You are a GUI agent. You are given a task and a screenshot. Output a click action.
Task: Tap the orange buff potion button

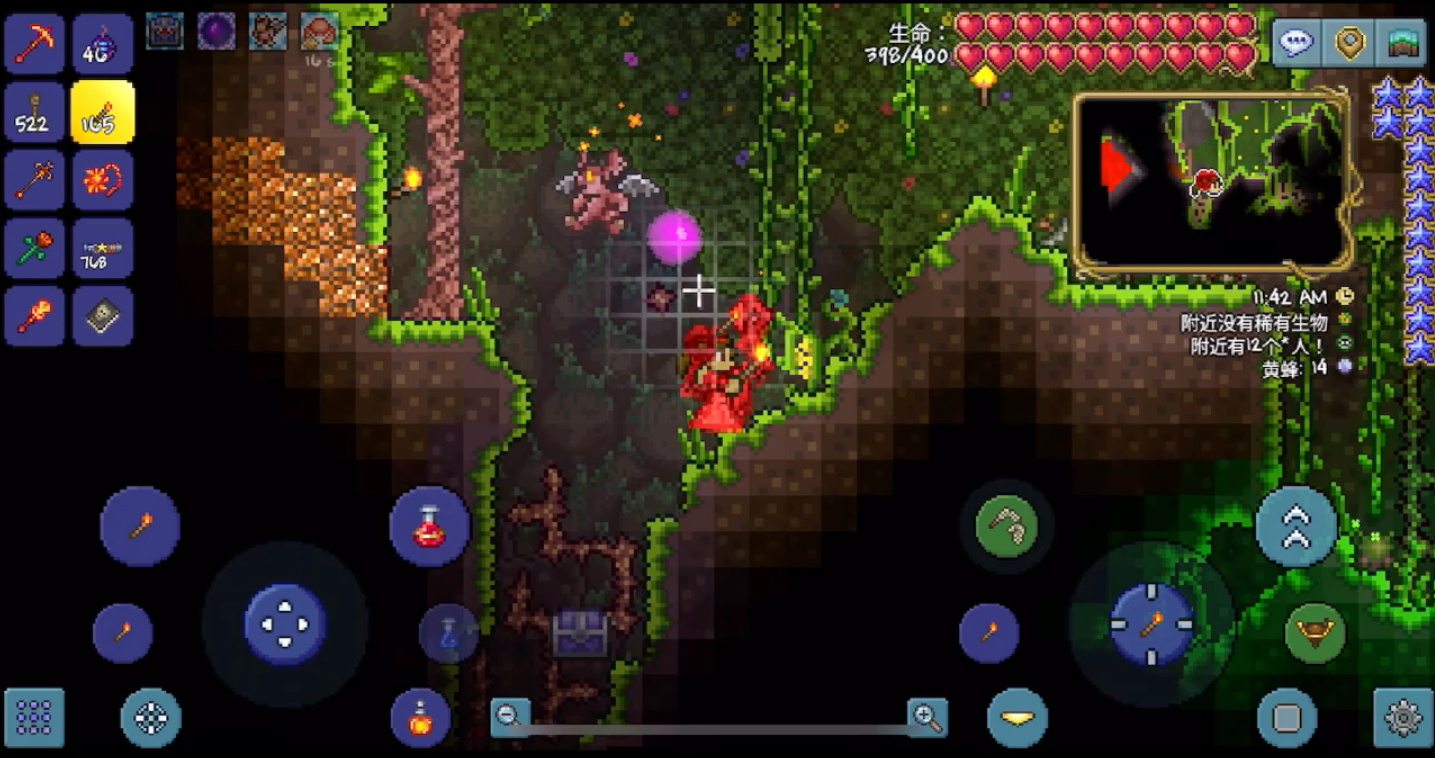click(x=420, y=718)
